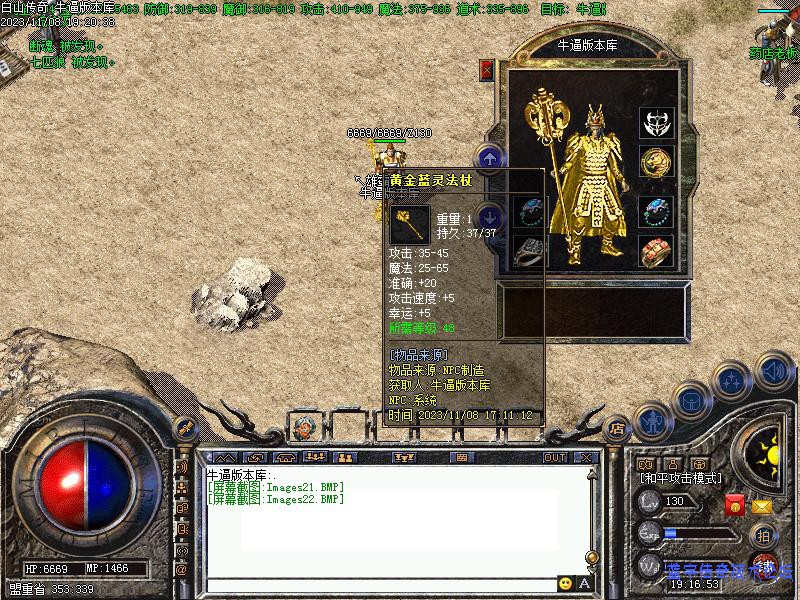Image resolution: width=800 pixels, height=600 pixels.
Task: Open the emoji picker smiley face
Action: coord(565,583)
